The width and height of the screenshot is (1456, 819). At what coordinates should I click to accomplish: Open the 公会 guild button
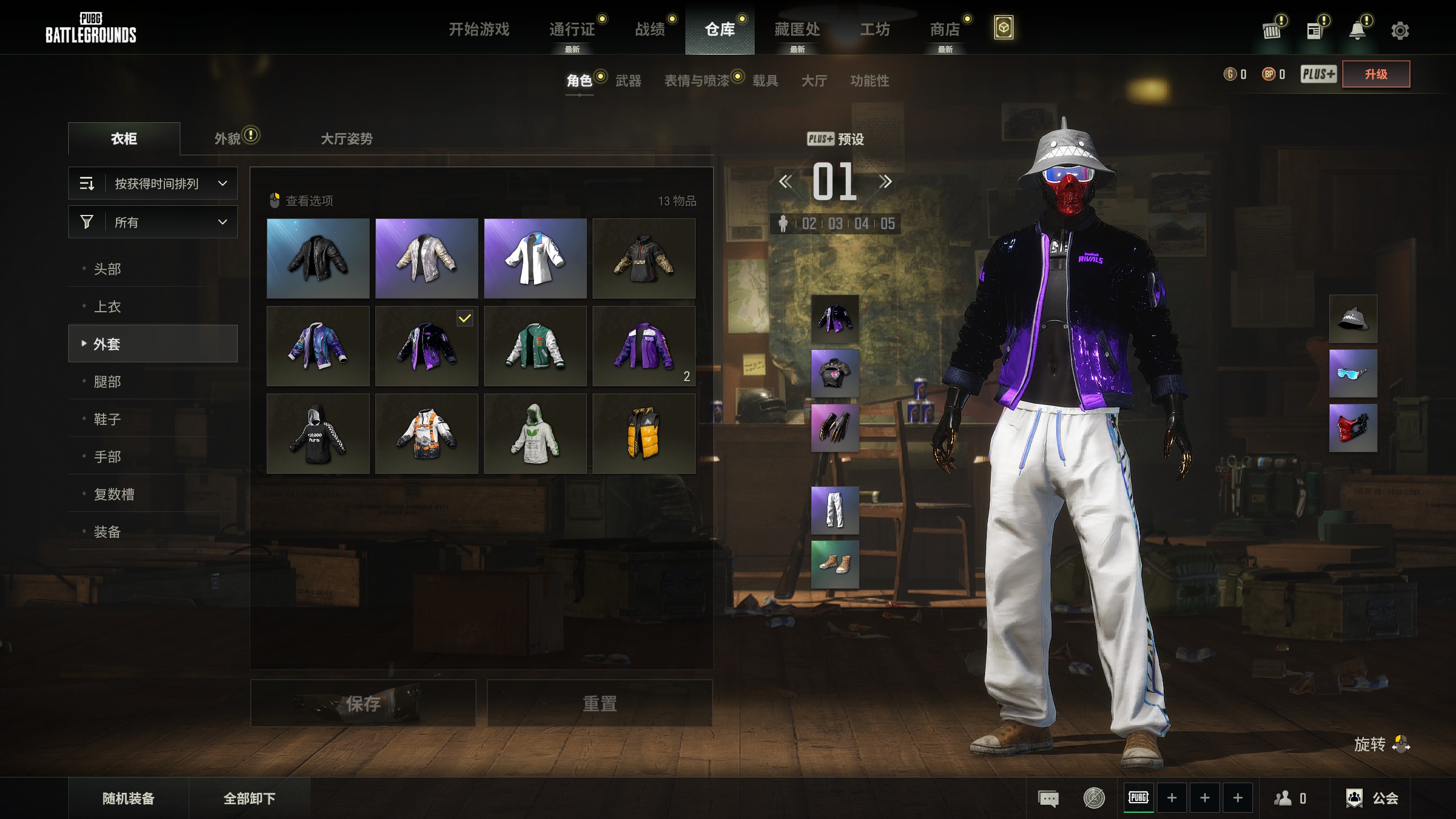pyautogui.click(x=1373, y=799)
